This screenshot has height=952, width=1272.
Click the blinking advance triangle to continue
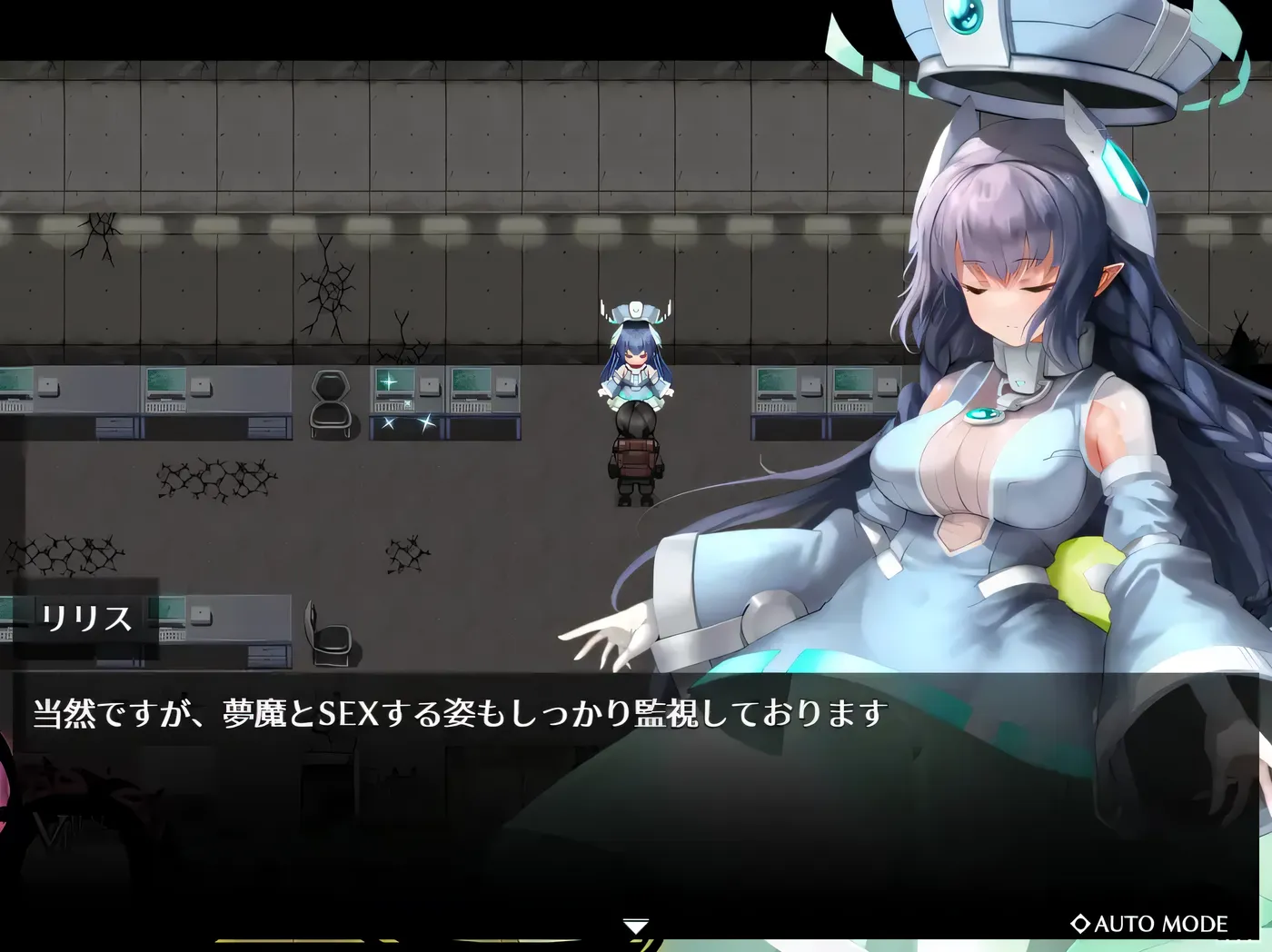[x=635, y=925]
